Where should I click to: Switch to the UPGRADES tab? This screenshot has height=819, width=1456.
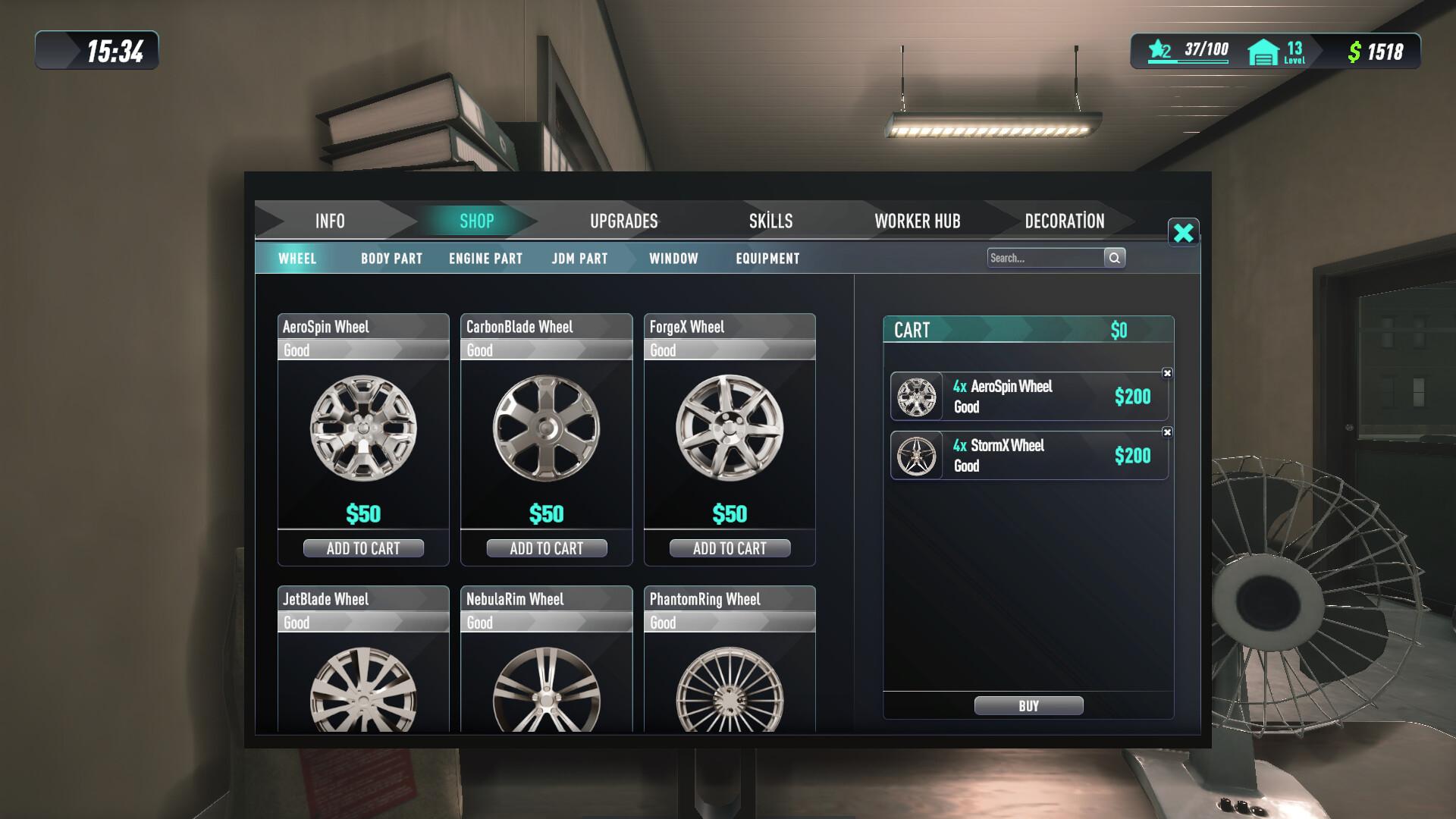tap(624, 221)
